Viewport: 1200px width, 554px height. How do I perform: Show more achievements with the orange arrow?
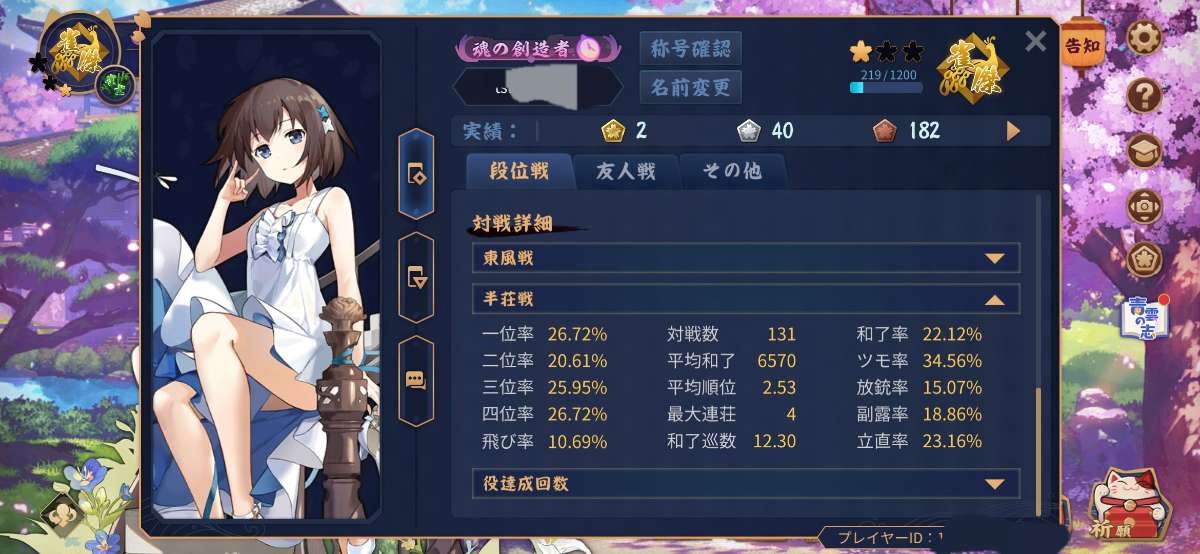point(1013,131)
